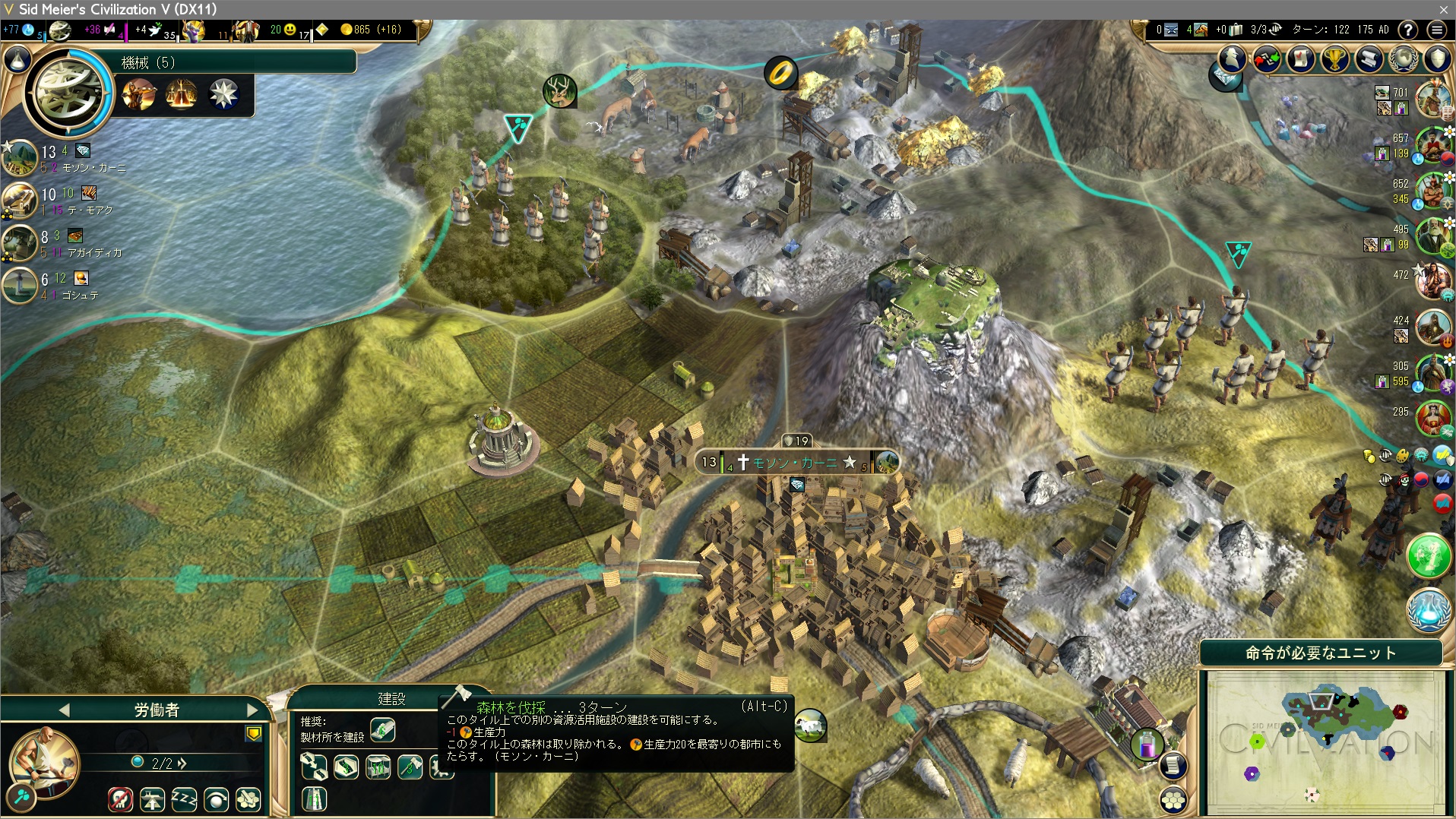Open the espionage overview spy icon
Image resolution: width=1456 pixels, height=819 pixels.
(1233, 58)
